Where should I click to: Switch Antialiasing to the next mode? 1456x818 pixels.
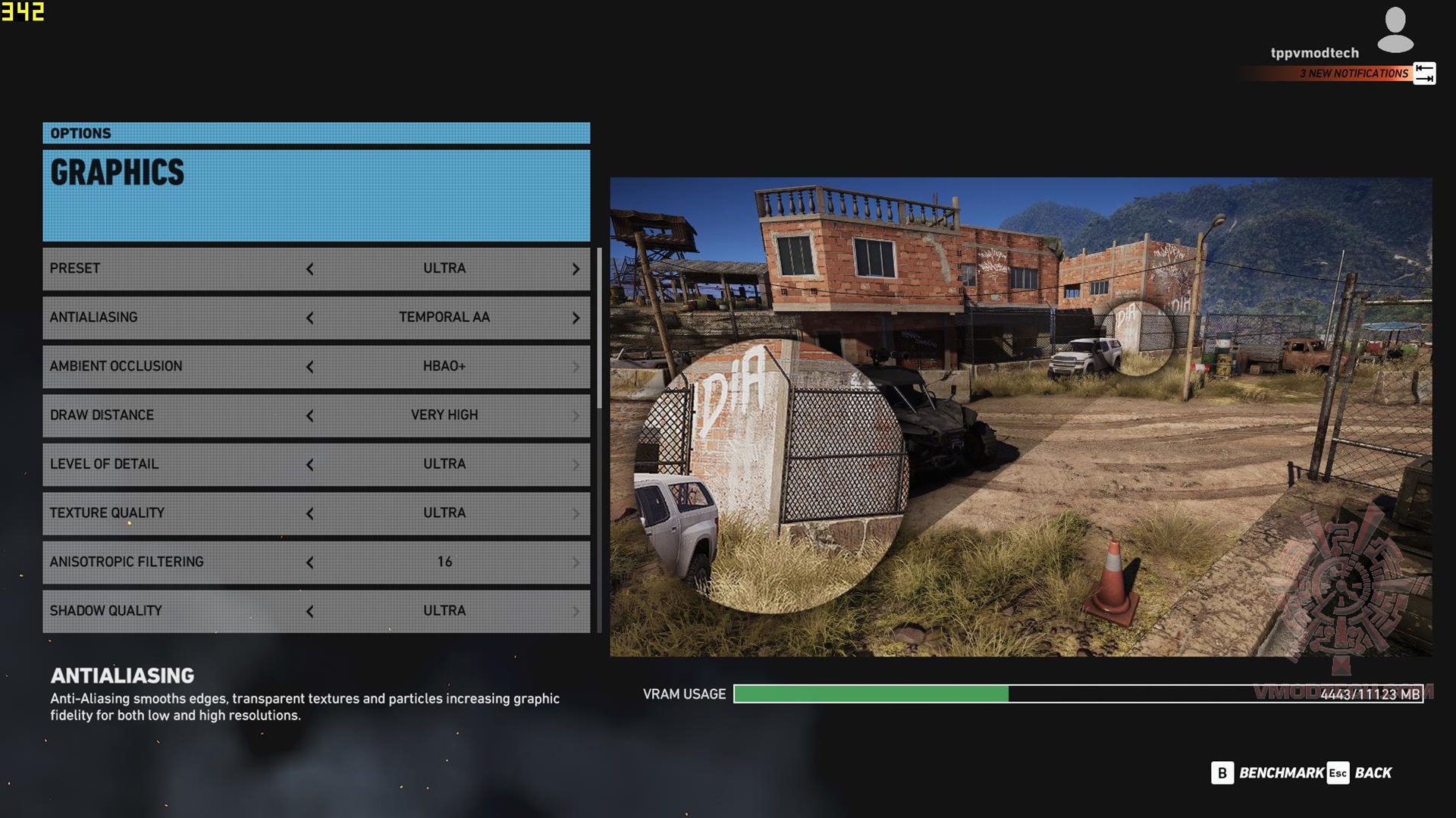coord(576,318)
